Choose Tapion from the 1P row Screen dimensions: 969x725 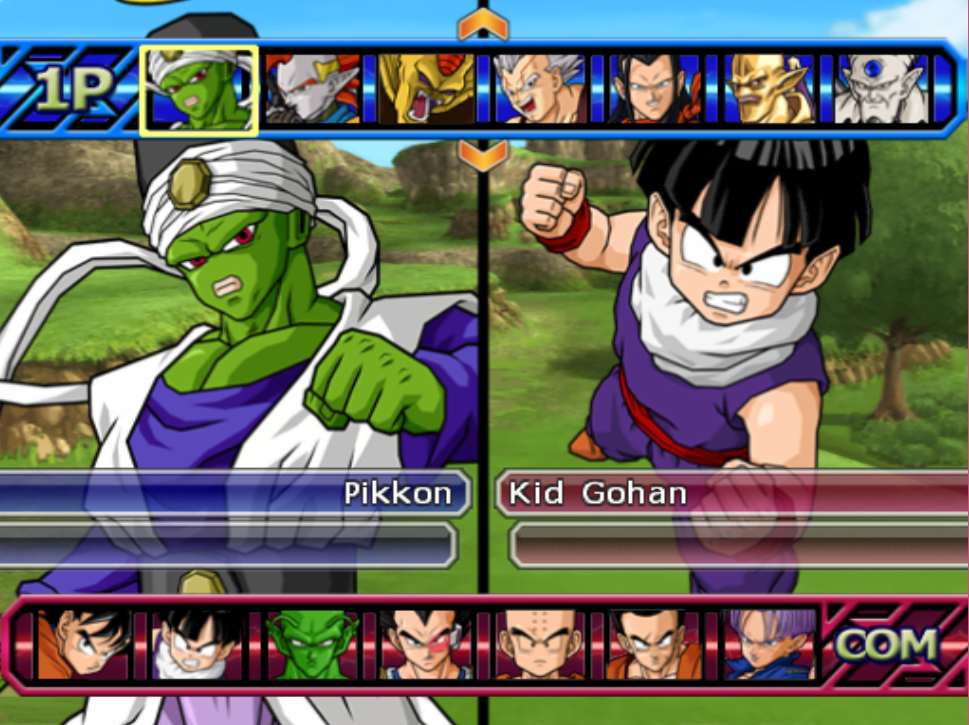click(313, 90)
